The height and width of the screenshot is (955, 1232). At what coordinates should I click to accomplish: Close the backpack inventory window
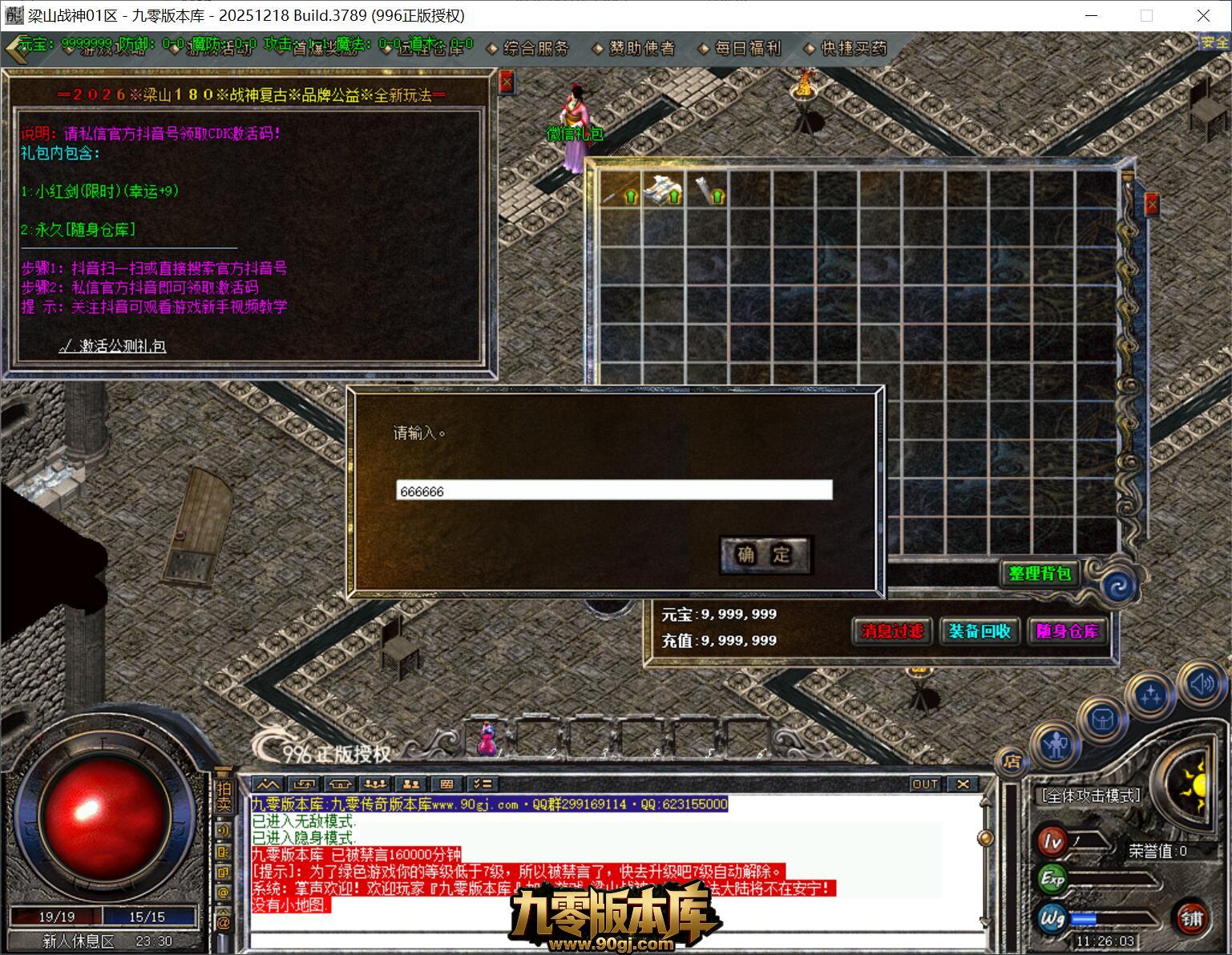click(1152, 204)
